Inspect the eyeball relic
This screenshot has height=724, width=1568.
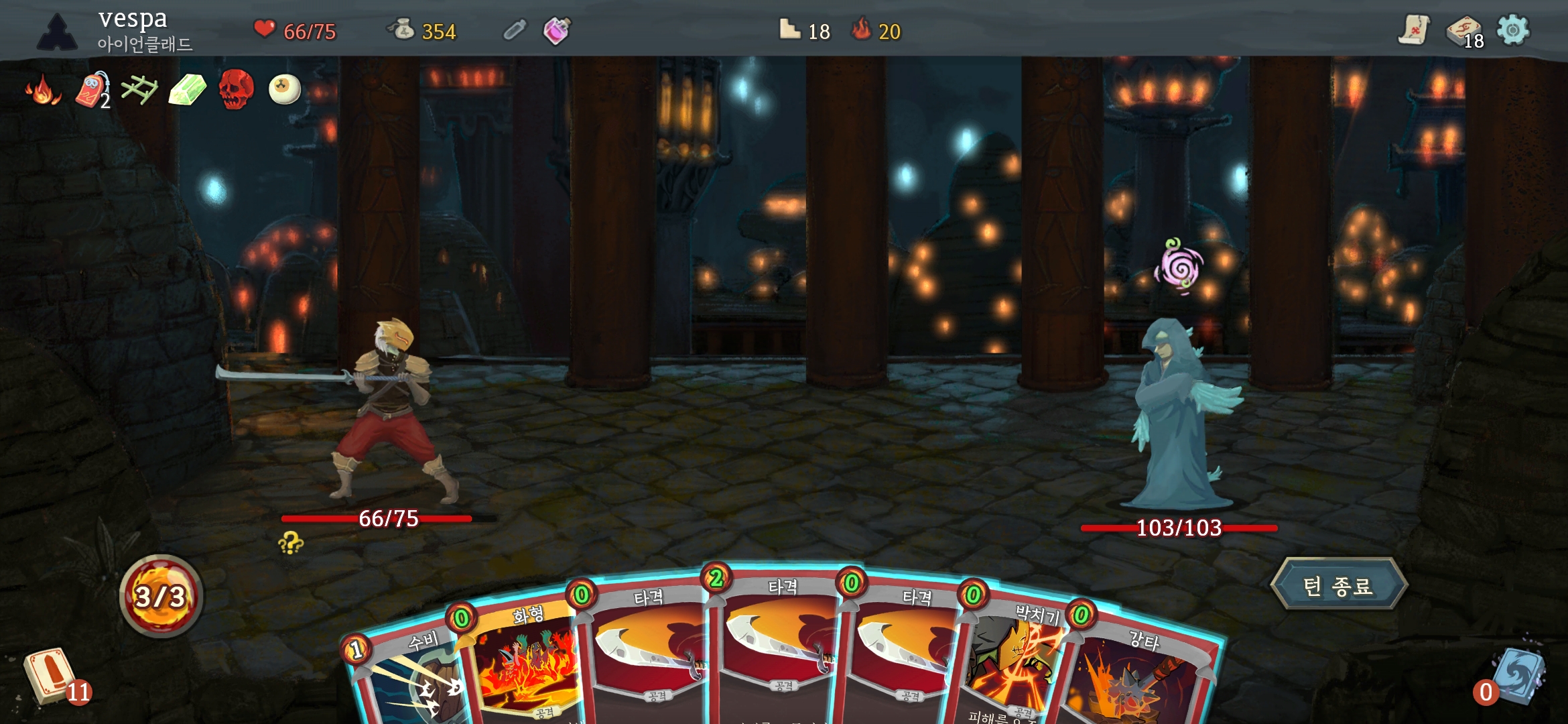pyautogui.click(x=284, y=90)
